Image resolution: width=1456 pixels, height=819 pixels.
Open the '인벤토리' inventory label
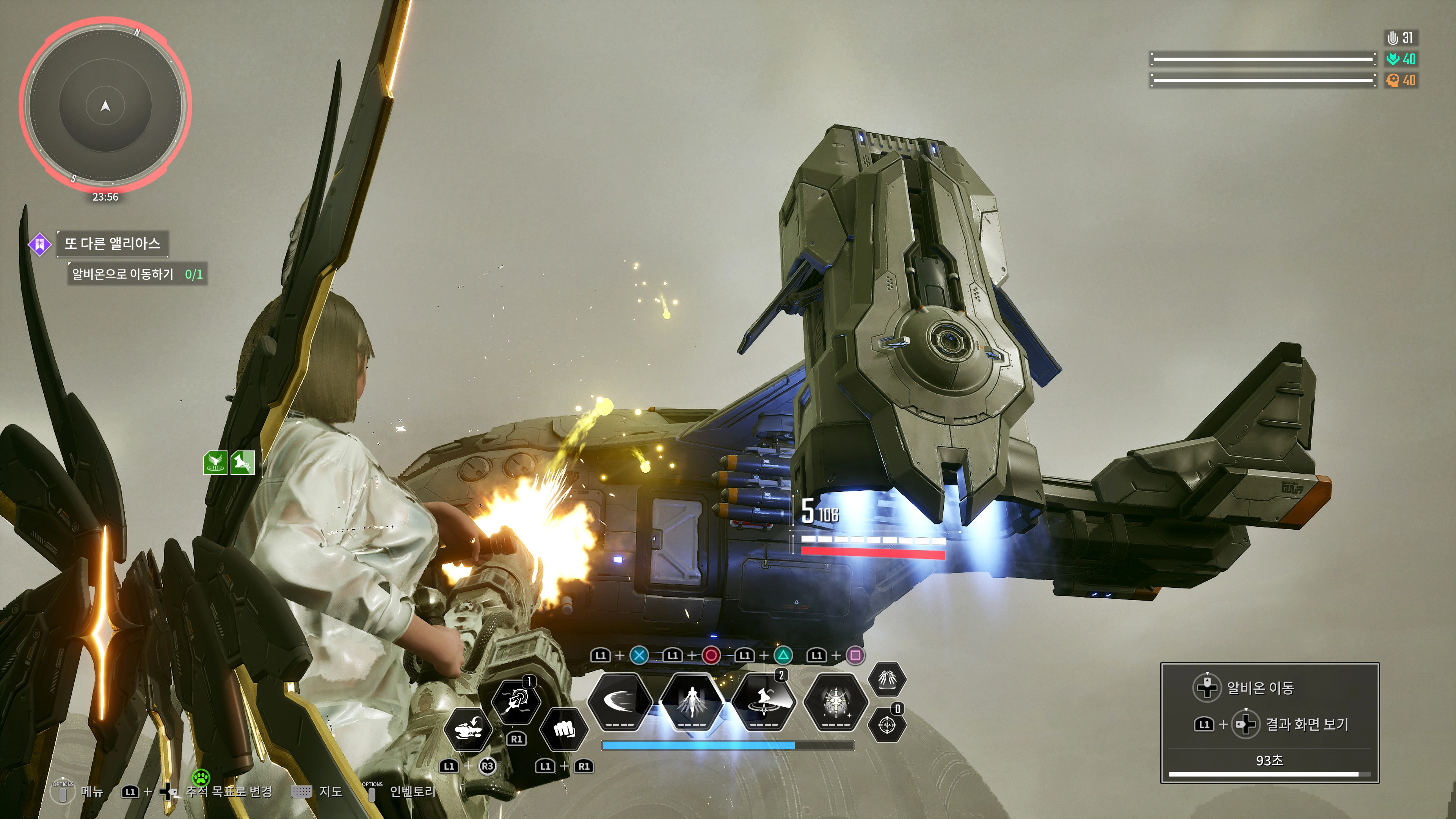coord(412,791)
